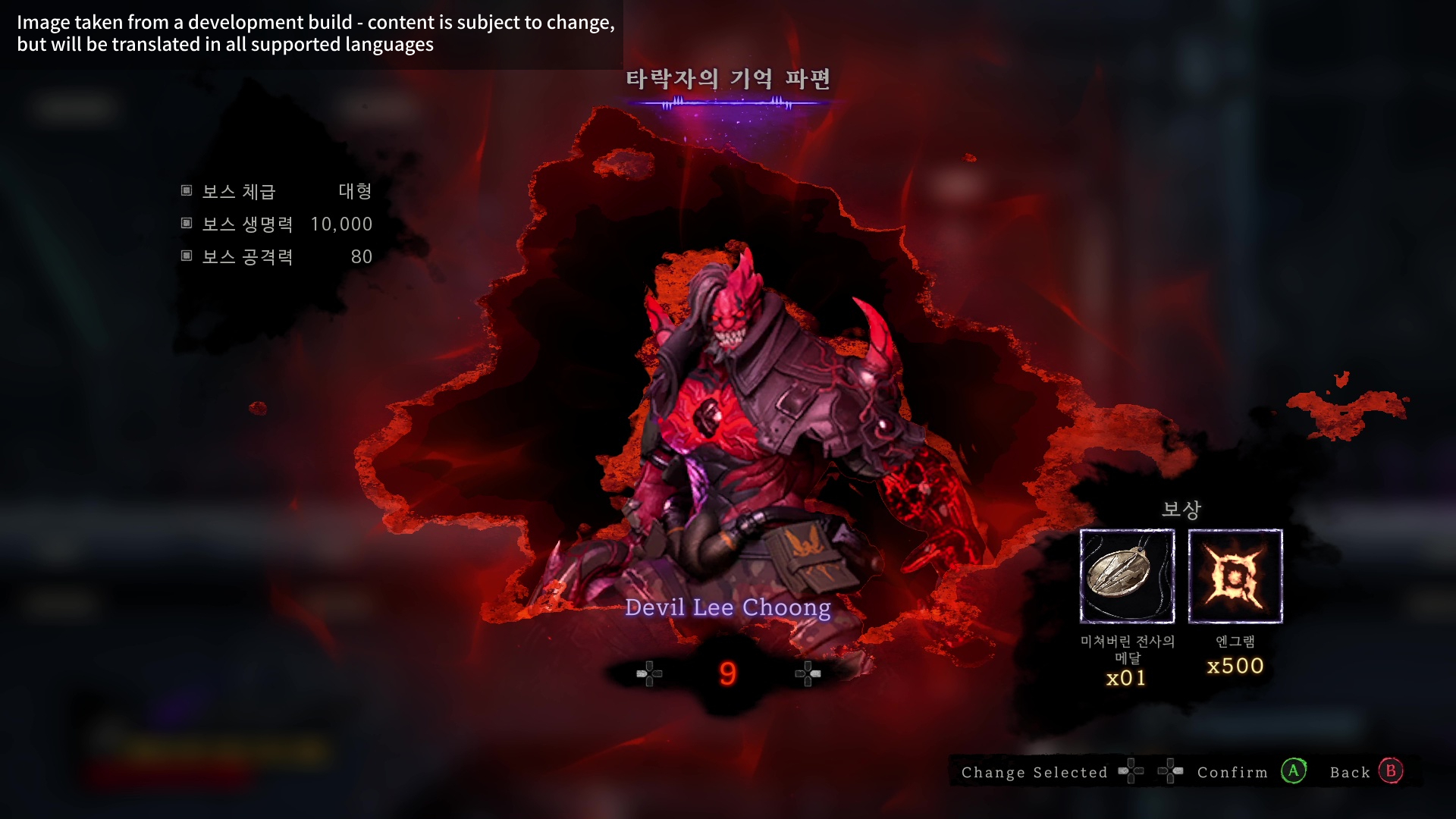Open the stage selector showing number 9
1456x819 pixels.
tap(727, 673)
